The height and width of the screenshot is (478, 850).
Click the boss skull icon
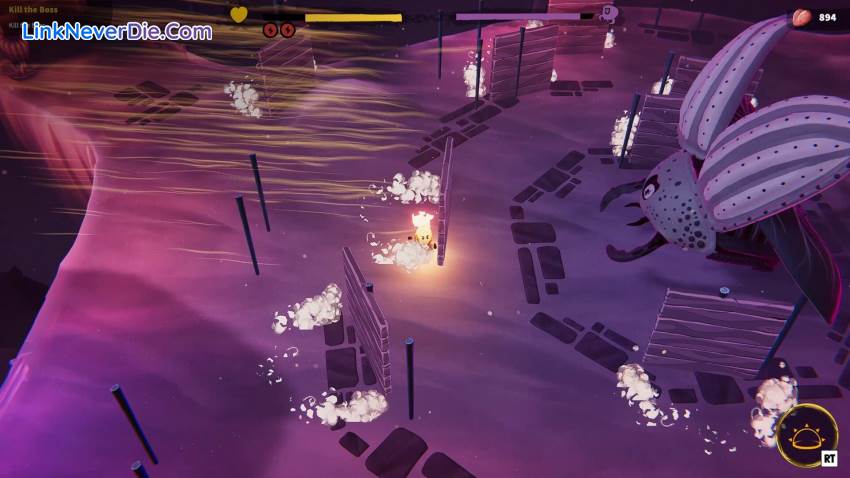coord(608,14)
